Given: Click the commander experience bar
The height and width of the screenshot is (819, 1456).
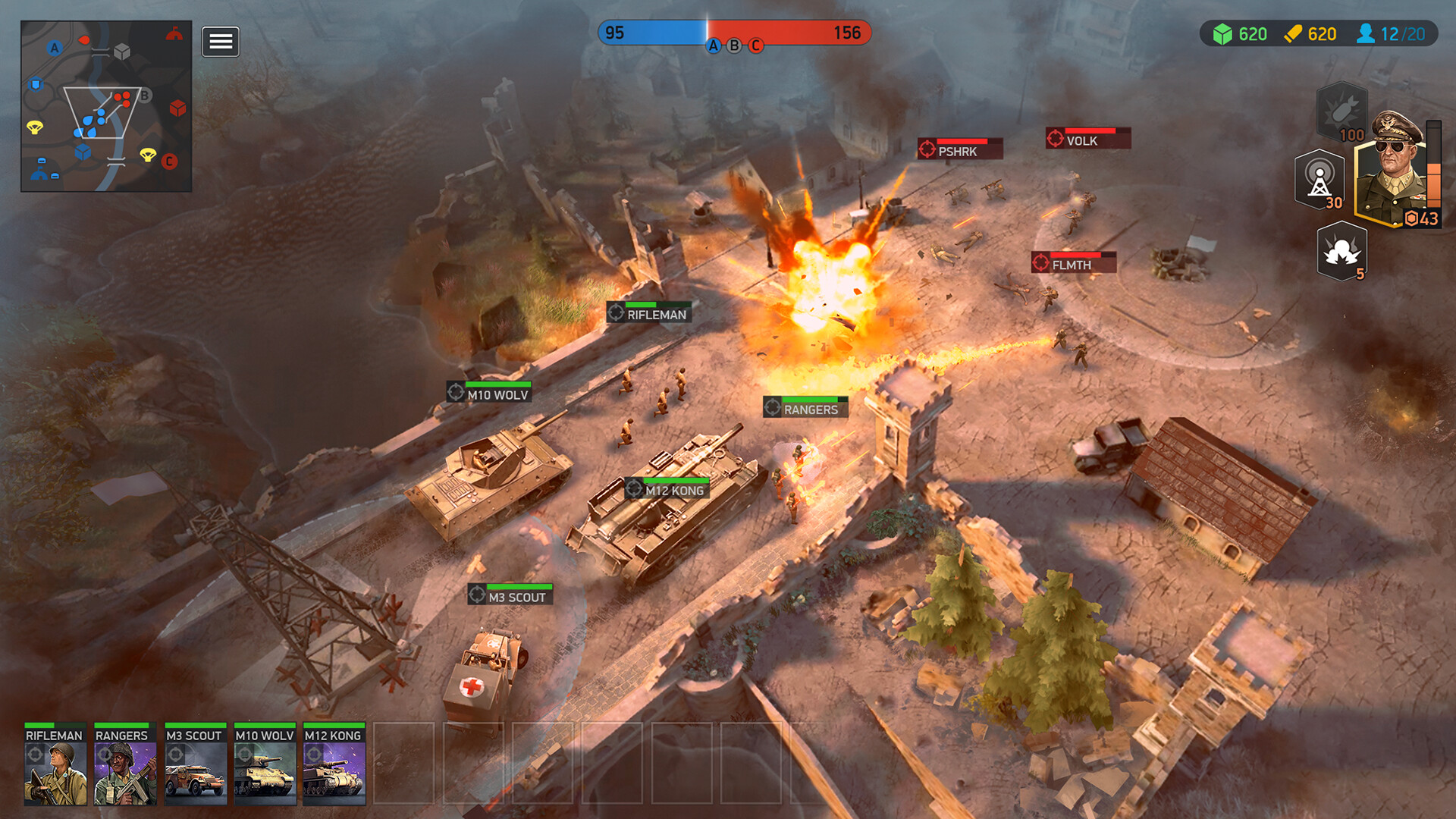Looking at the screenshot, I should (x=1433, y=163).
